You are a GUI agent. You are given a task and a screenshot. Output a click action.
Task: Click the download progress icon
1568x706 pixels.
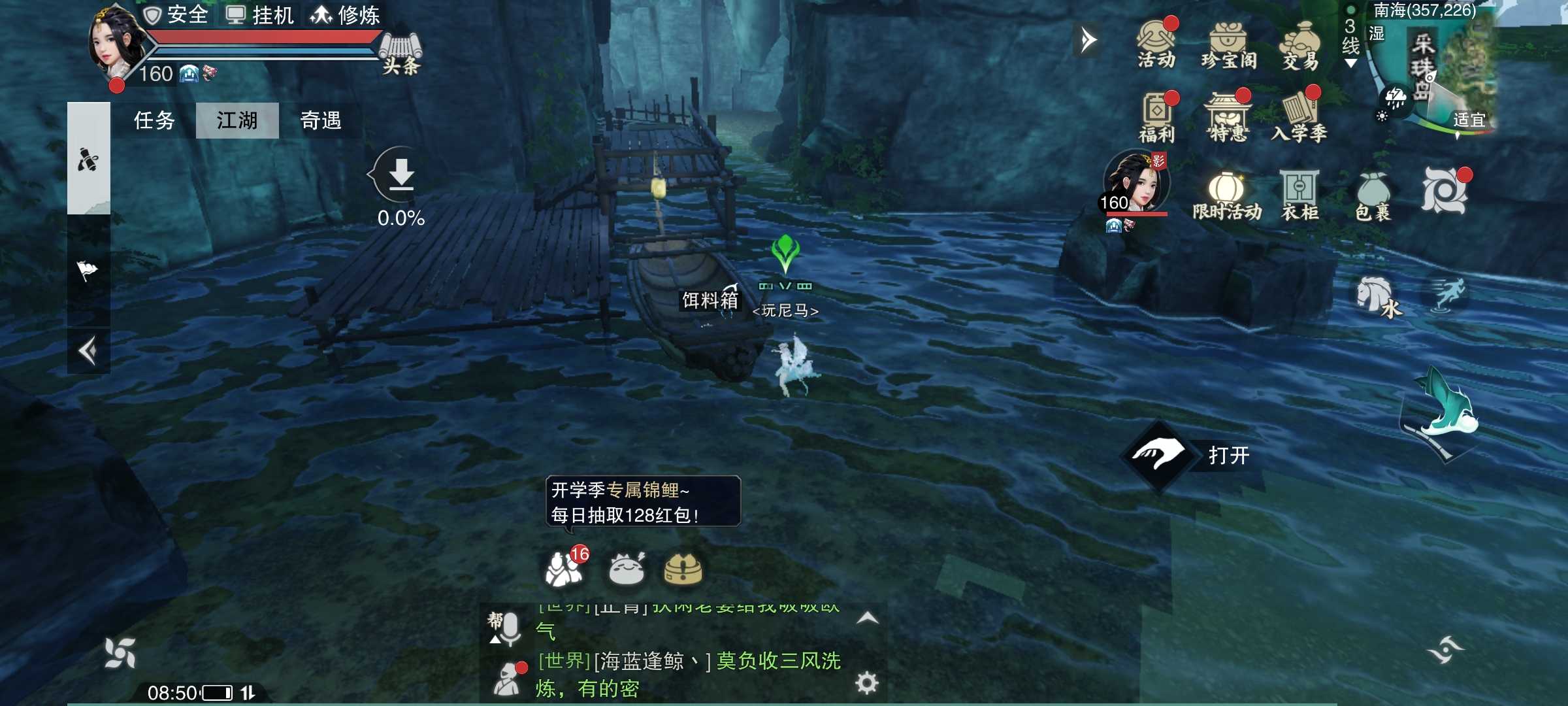pos(401,175)
